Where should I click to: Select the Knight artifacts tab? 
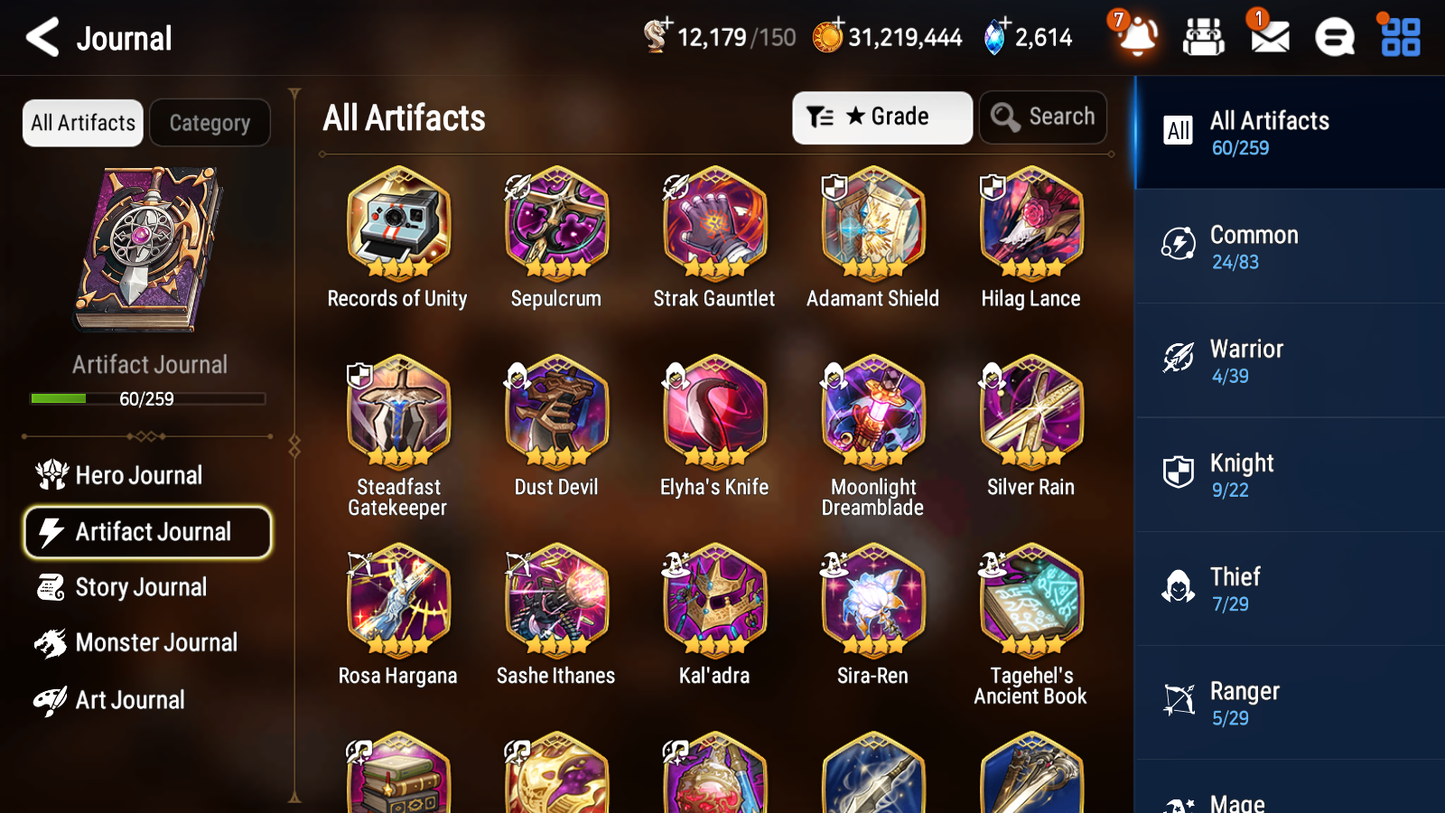[x=1289, y=475]
